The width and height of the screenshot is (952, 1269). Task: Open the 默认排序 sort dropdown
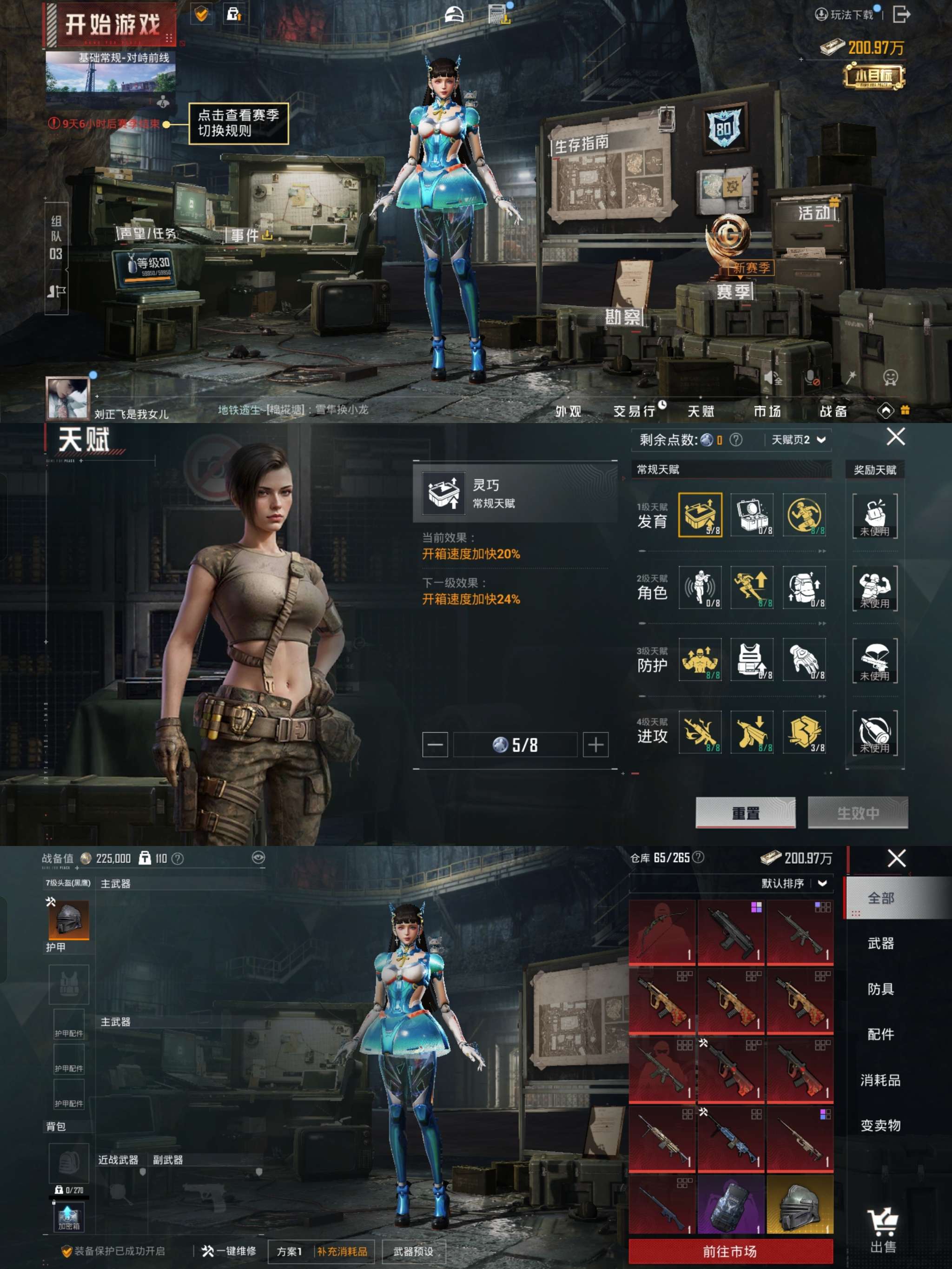793,883
